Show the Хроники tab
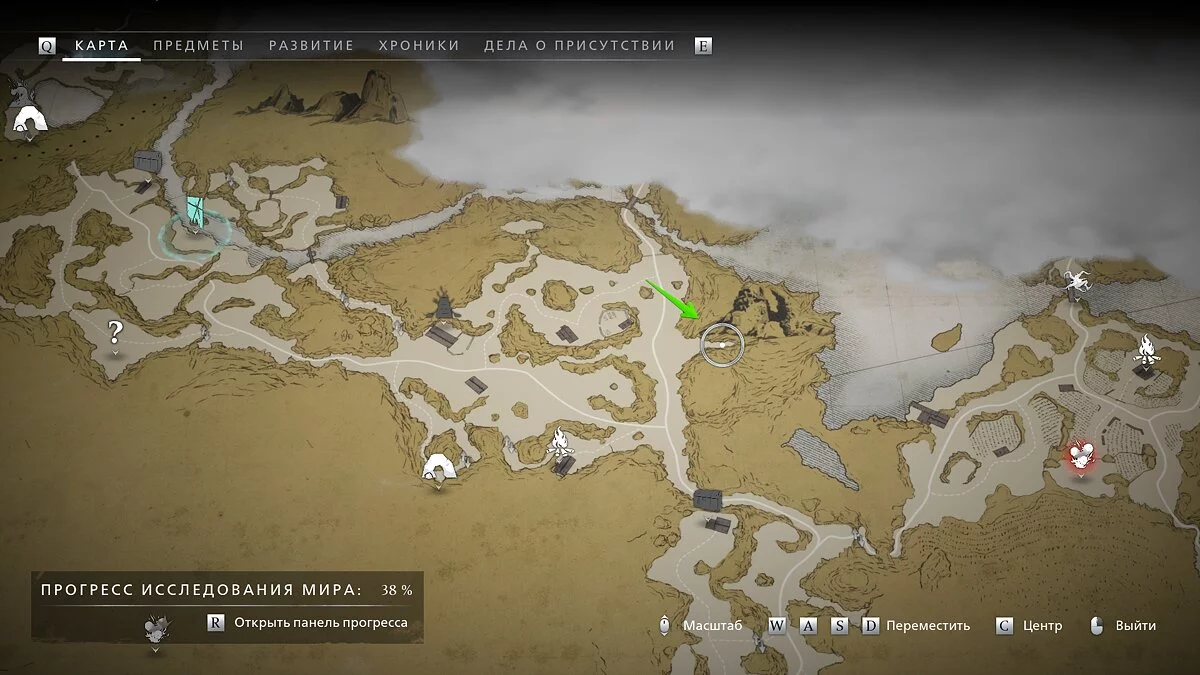Viewport: 1200px width, 675px height. click(419, 45)
